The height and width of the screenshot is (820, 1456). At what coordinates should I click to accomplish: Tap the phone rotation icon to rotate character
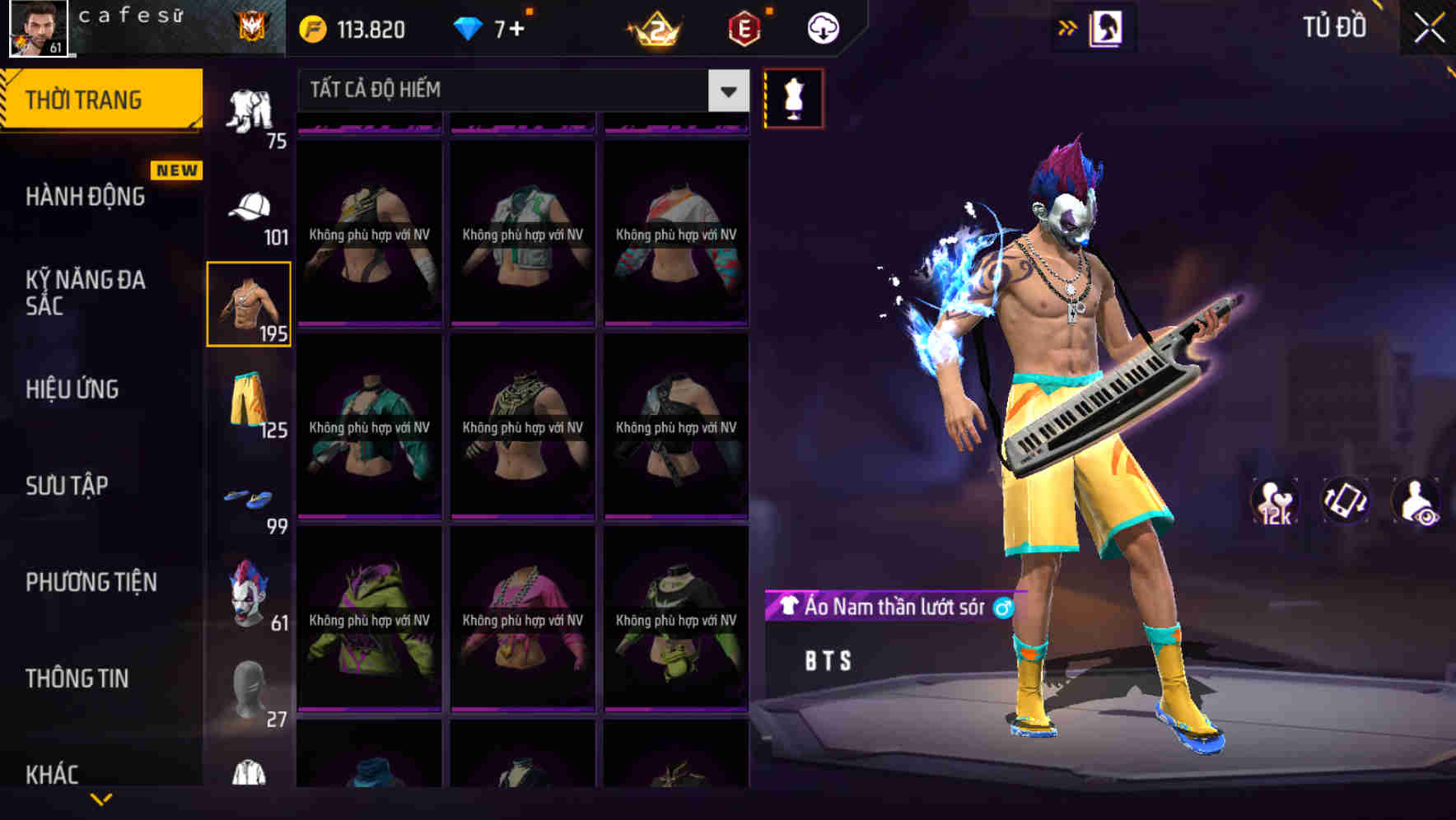pos(1346,501)
